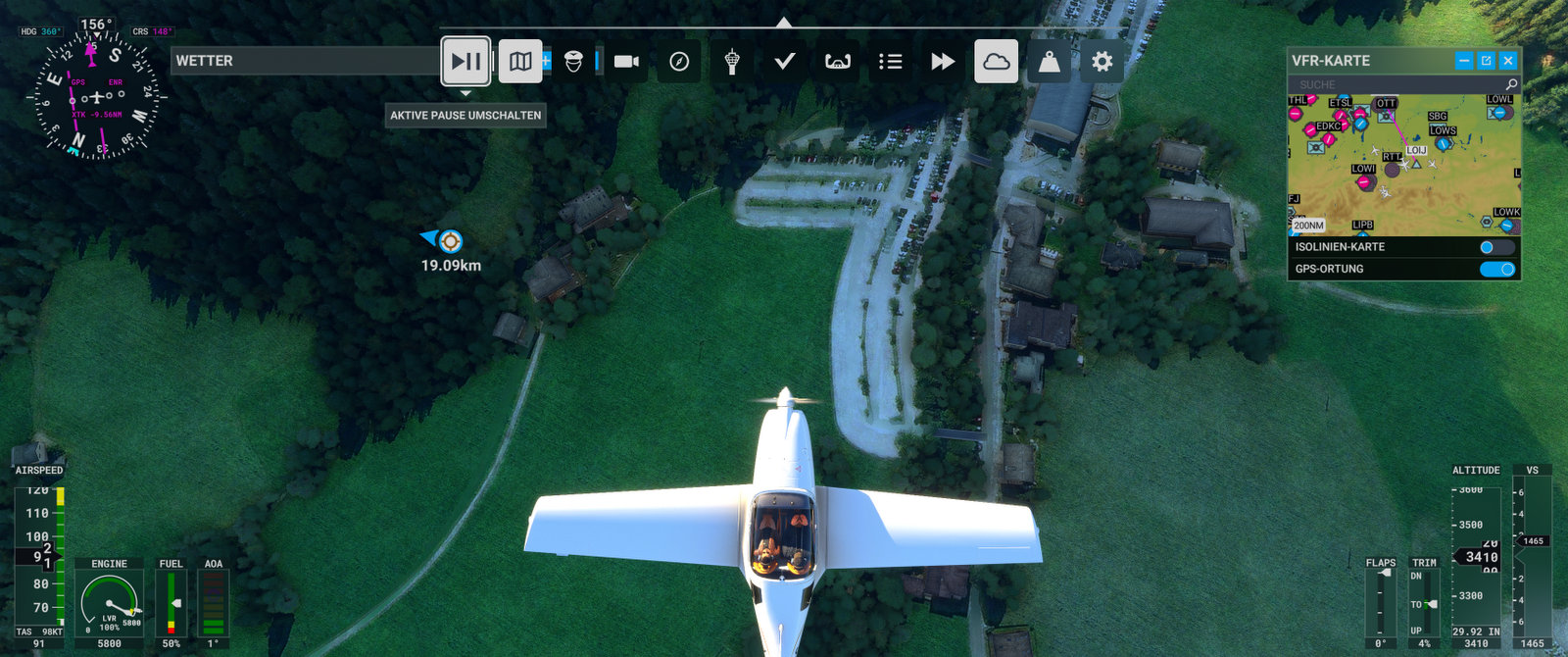Select the LOWI airport marker on the map

point(1363,181)
